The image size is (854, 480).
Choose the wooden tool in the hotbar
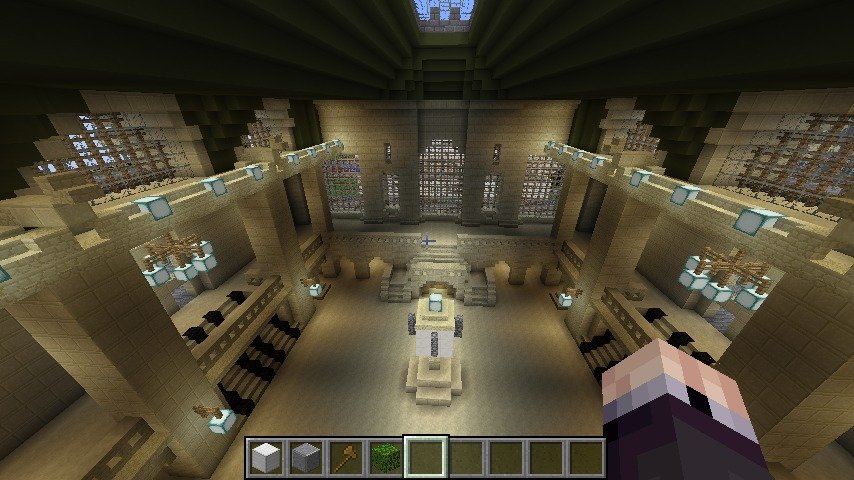(x=345, y=458)
